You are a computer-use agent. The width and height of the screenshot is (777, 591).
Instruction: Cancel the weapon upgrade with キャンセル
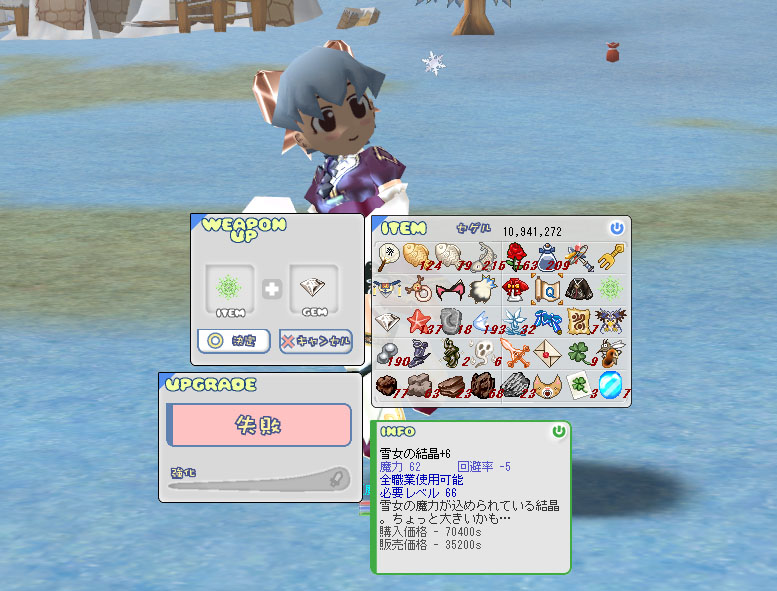point(316,341)
